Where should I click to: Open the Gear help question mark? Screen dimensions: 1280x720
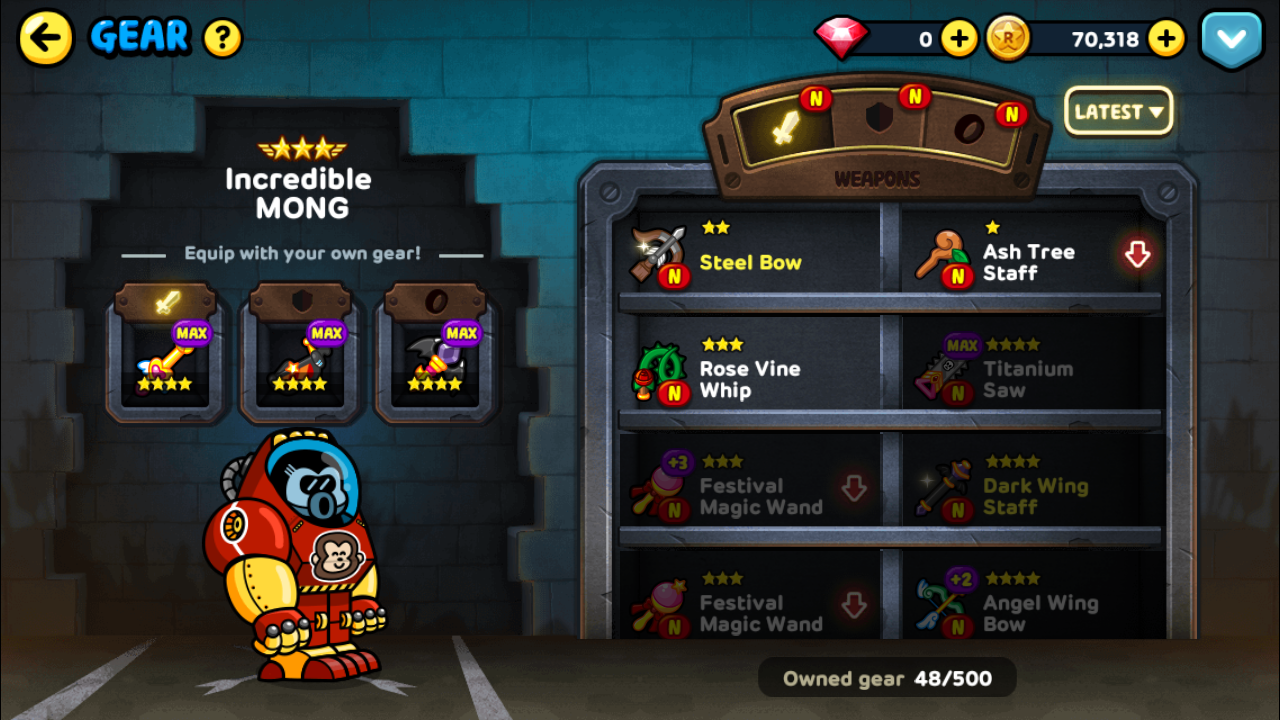(x=223, y=39)
